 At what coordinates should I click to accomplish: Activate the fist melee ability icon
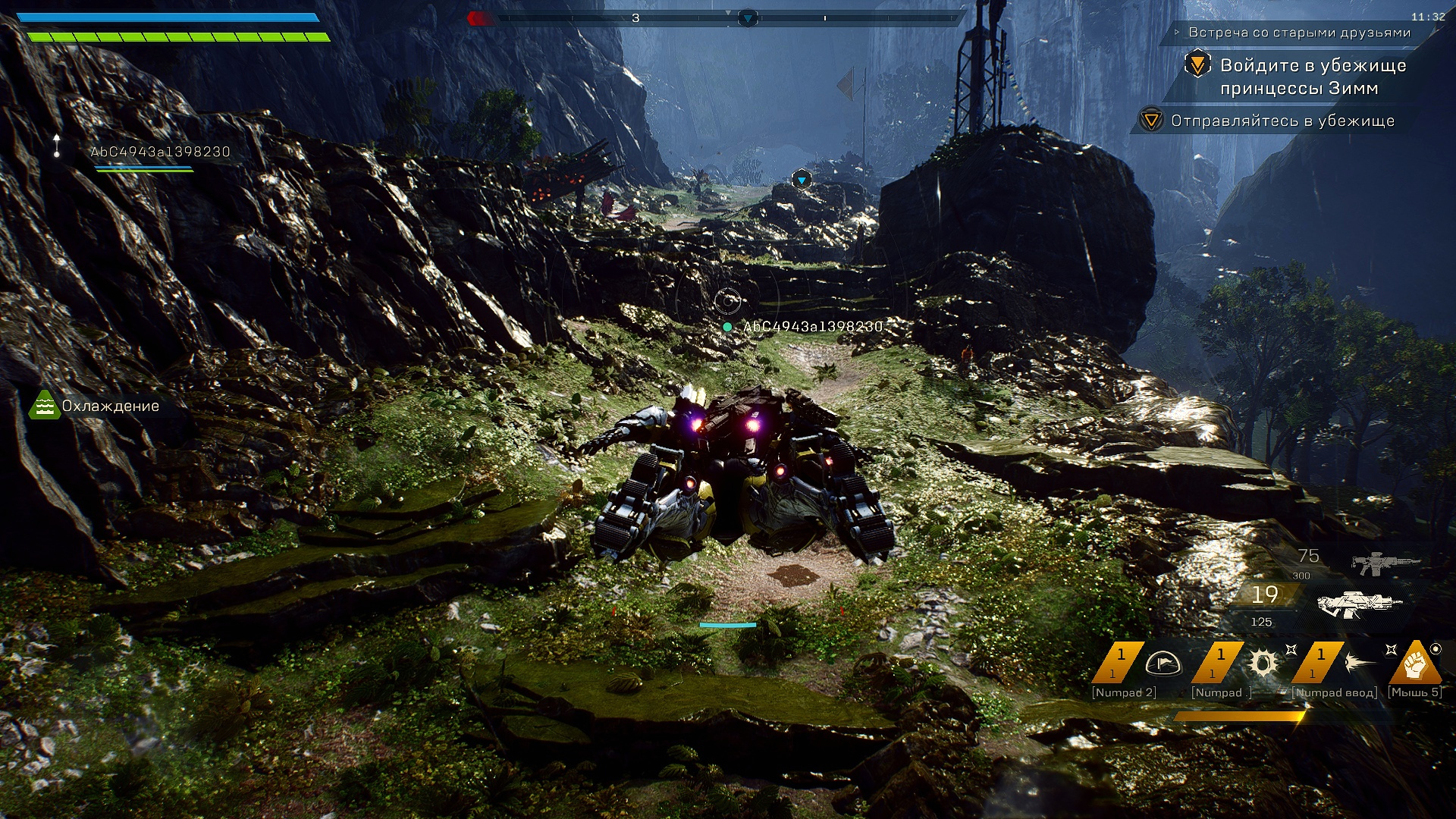click(1415, 664)
